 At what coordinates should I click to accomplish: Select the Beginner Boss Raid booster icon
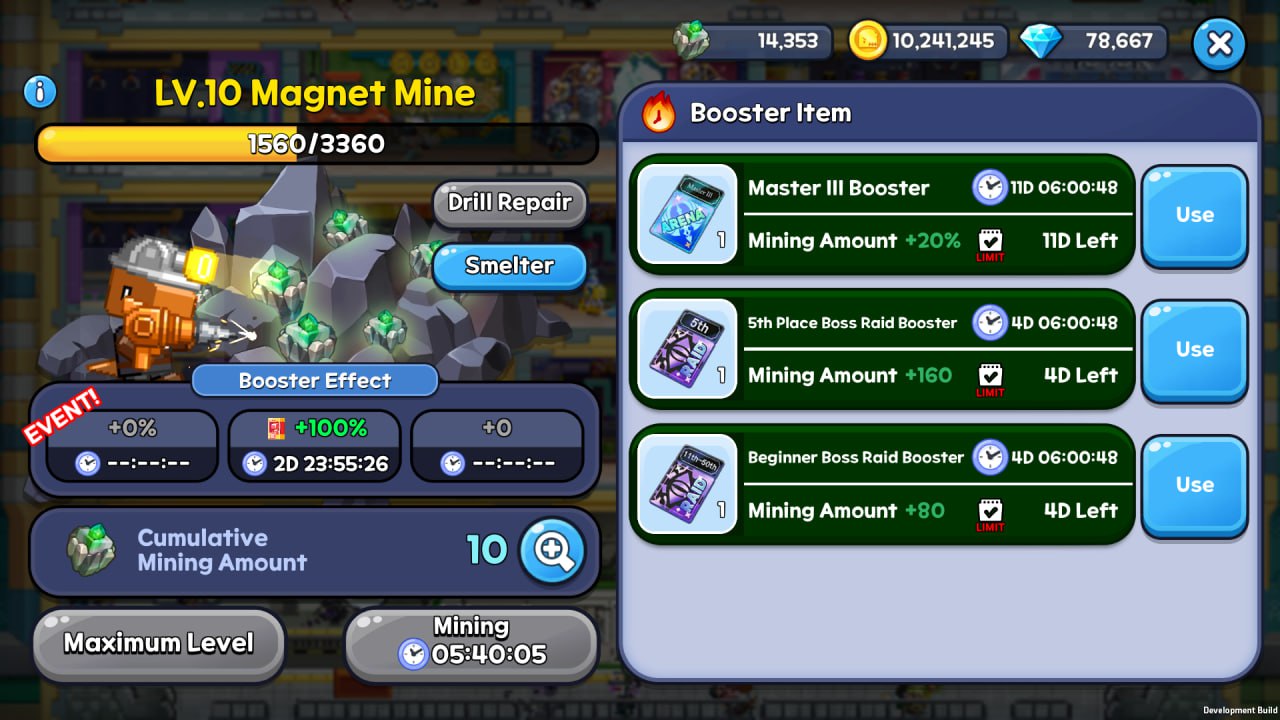click(x=687, y=484)
